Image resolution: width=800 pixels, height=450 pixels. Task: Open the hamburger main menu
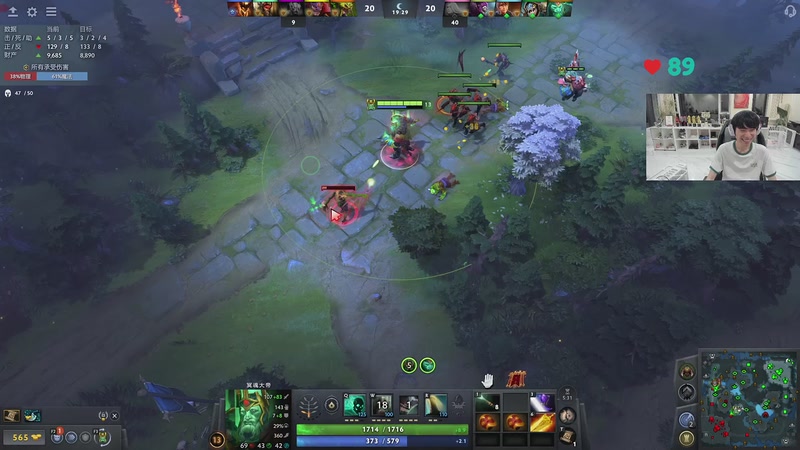51,12
